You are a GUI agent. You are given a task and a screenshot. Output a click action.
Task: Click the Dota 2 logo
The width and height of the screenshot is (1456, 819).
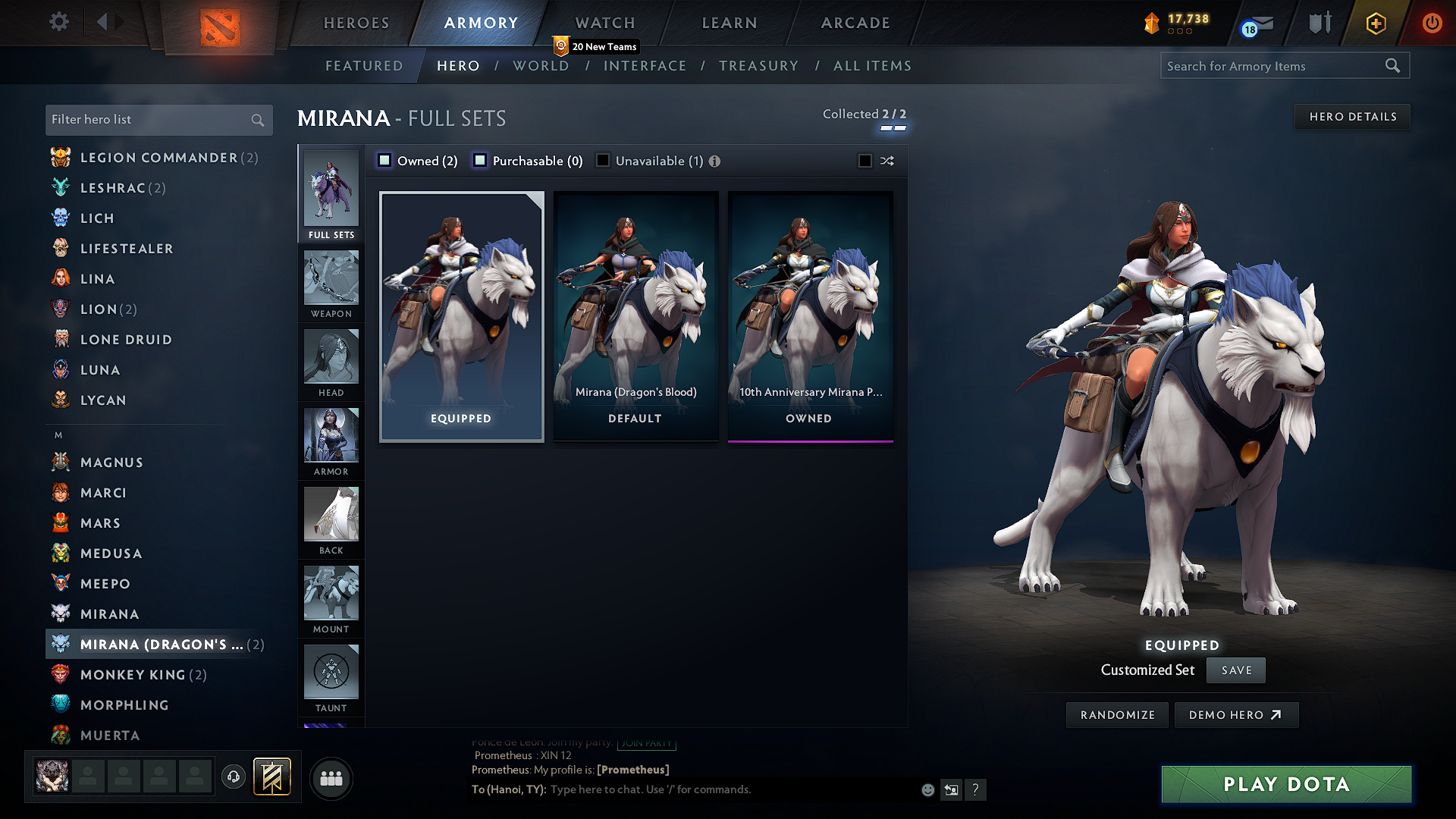[220, 28]
